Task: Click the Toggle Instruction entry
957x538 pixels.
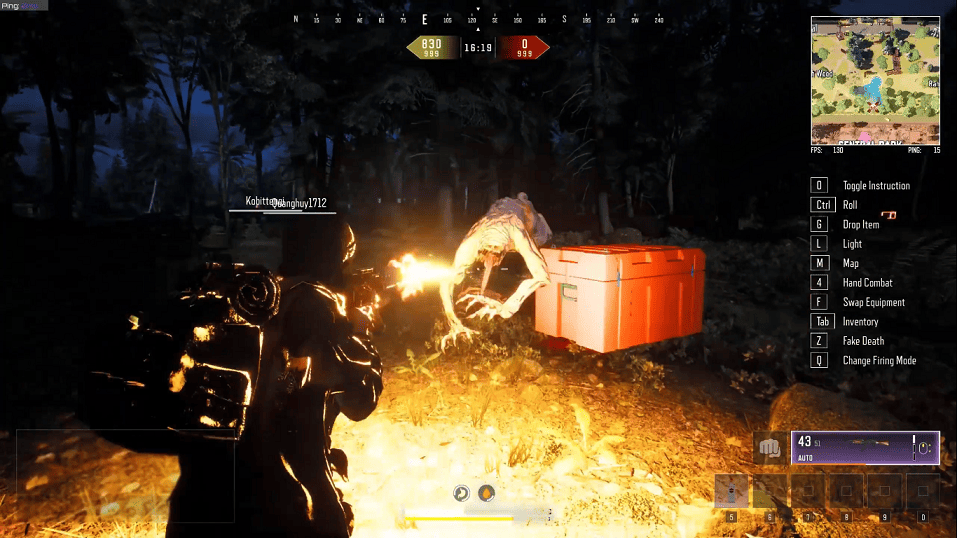Action: (875, 186)
